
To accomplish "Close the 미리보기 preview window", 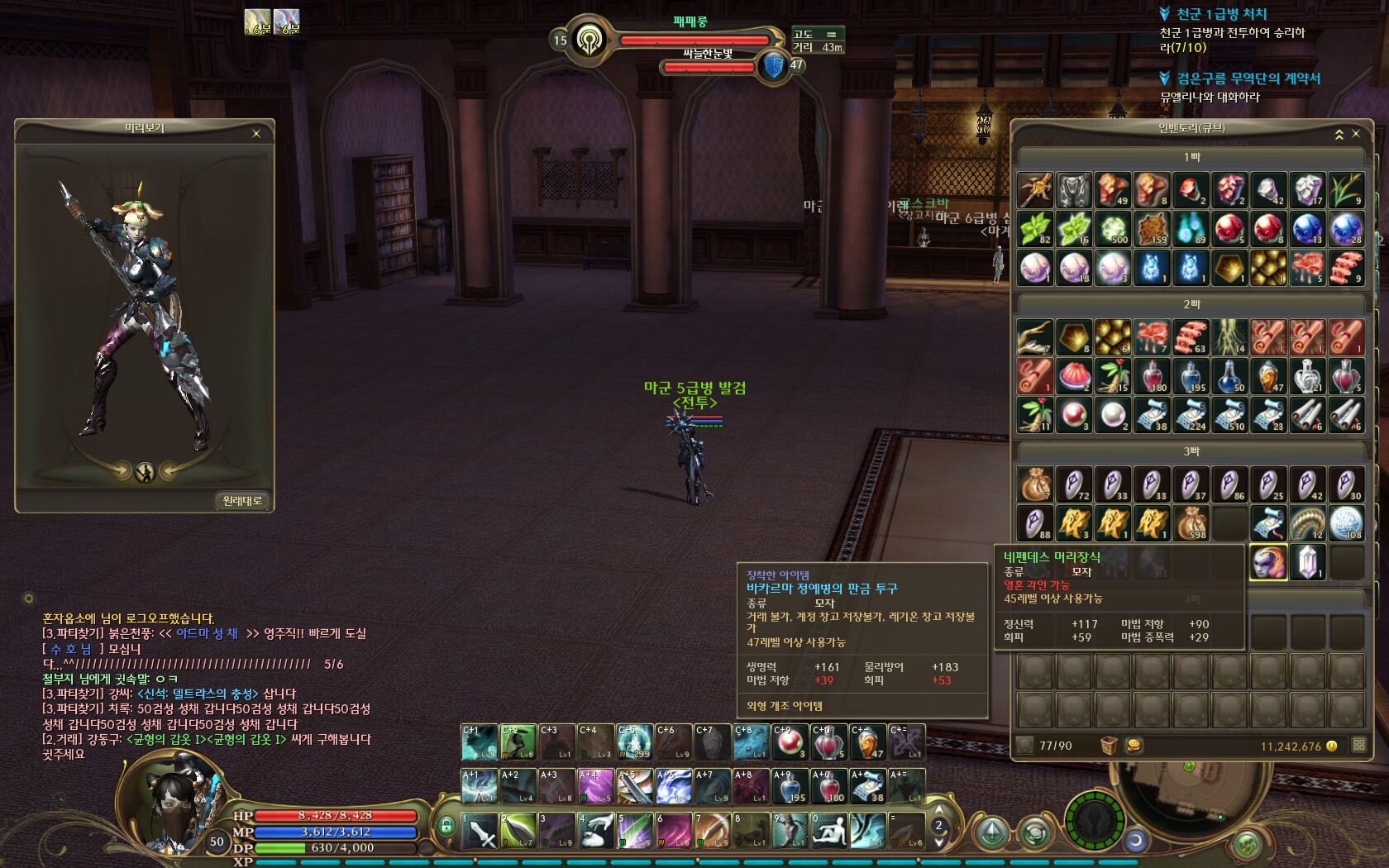I will coord(256,133).
